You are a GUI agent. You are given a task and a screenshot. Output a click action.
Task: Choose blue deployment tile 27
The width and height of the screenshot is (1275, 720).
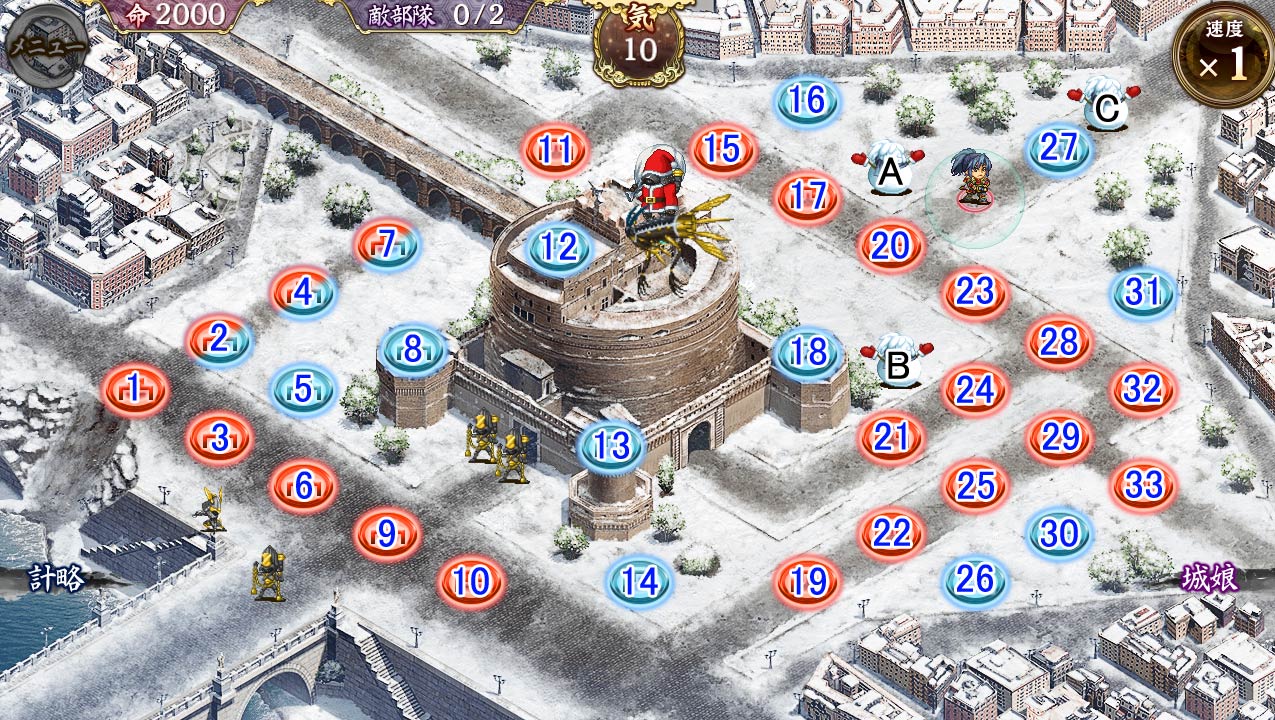(1058, 148)
